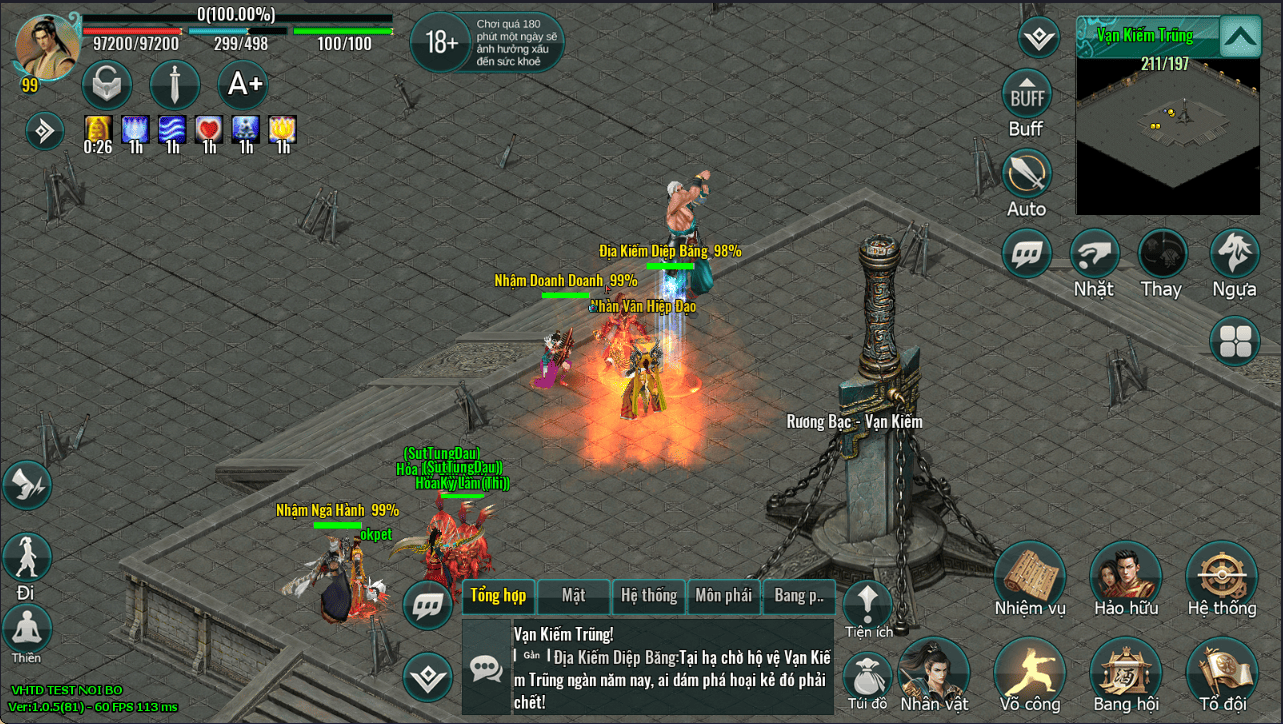The image size is (1283, 724).
Task: Open the Võ công skills menu
Action: (x=1030, y=672)
